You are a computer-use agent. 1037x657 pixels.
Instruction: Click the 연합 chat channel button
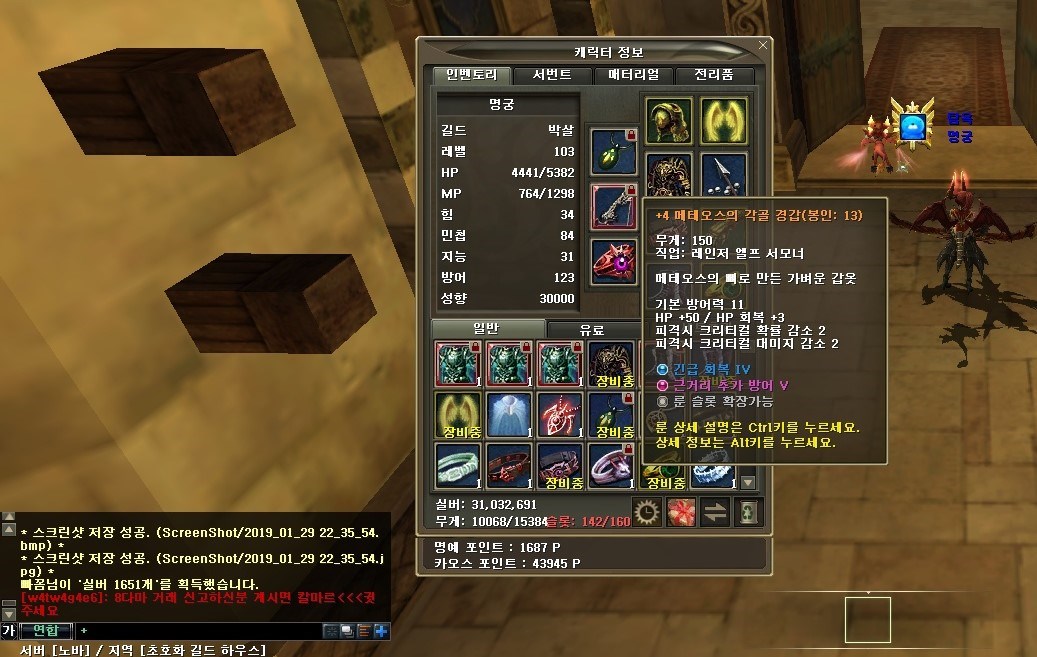tap(45, 631)
